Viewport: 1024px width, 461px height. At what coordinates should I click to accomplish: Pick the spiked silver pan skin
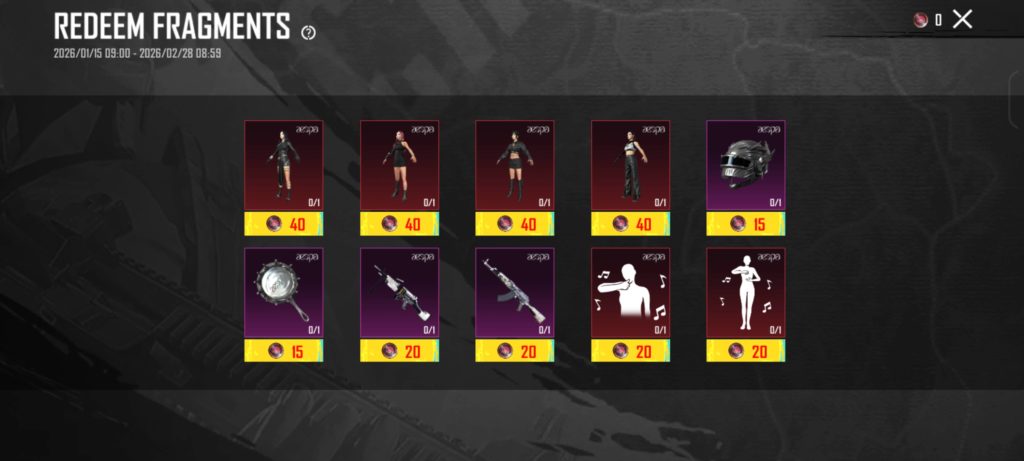pos(283,292)
